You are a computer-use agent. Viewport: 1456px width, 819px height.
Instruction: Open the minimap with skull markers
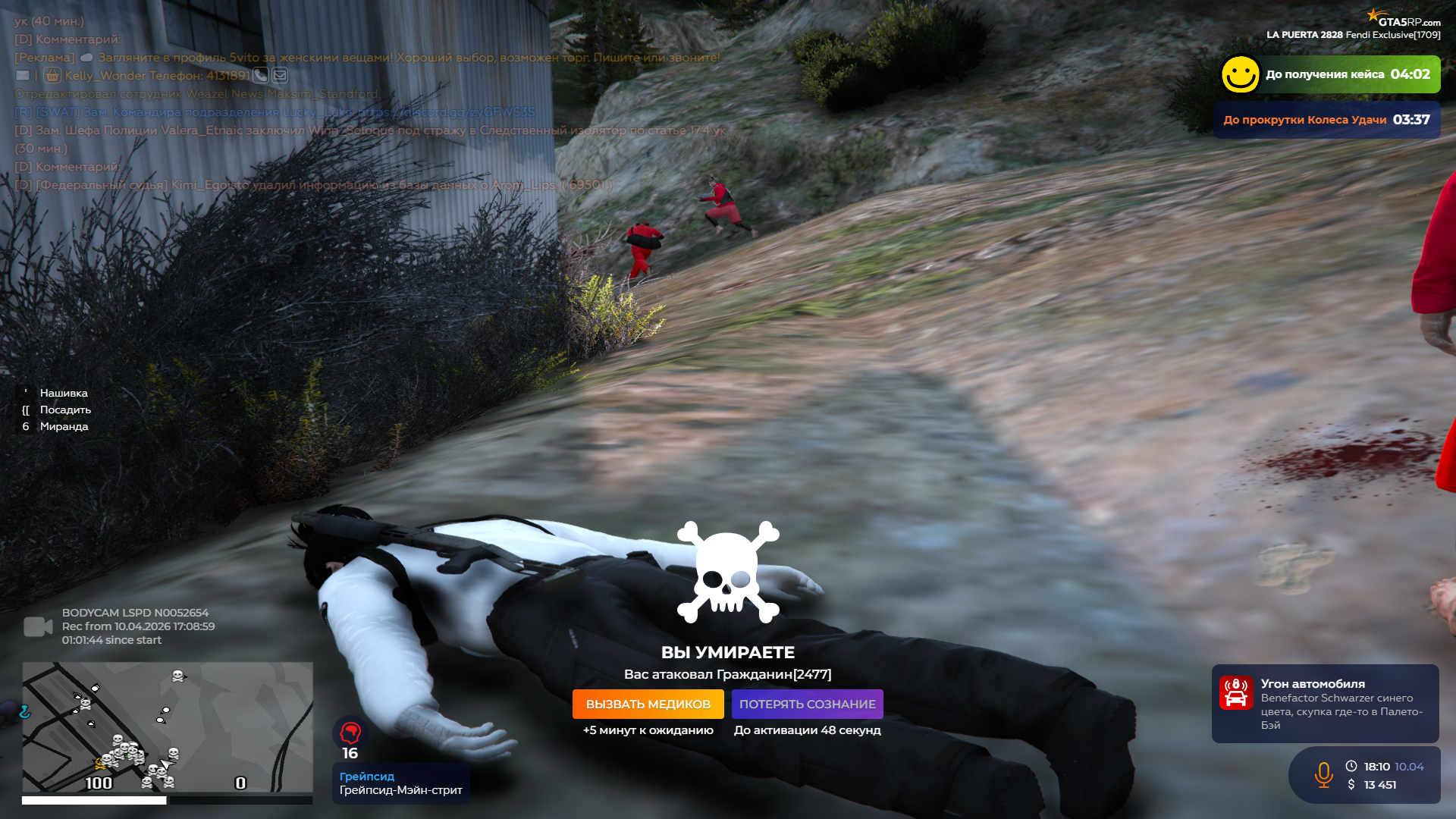[167, 726]
